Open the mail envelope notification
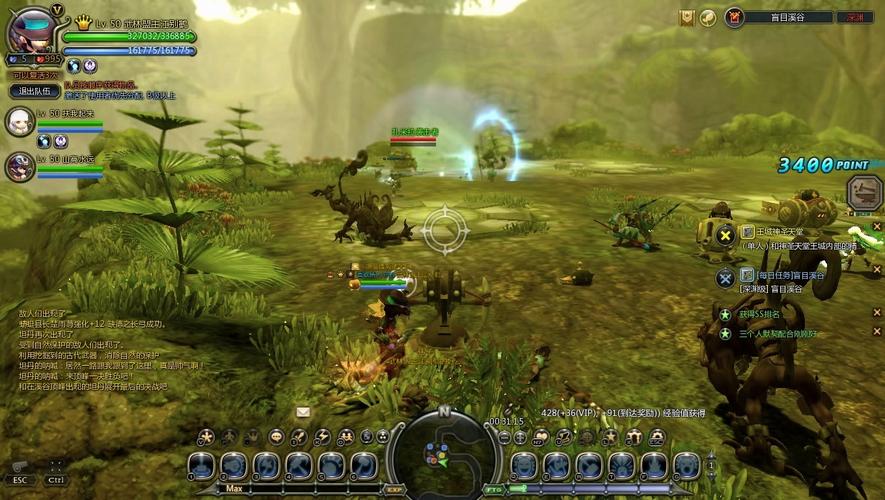This screenshot has width=885, height=500. pyautogui.click(x=303, y=411)
